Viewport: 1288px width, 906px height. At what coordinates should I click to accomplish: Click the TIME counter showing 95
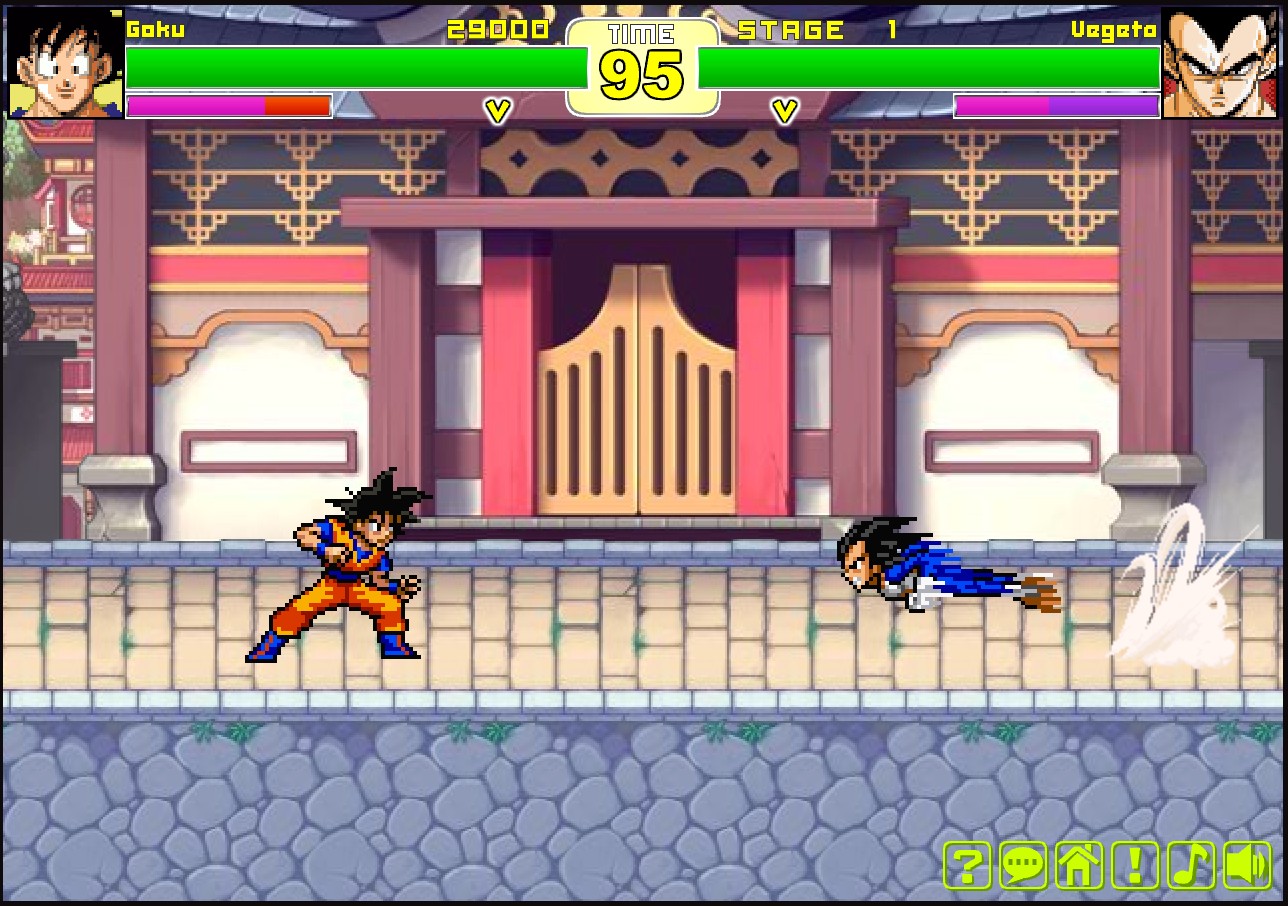(x=643, y=72)
